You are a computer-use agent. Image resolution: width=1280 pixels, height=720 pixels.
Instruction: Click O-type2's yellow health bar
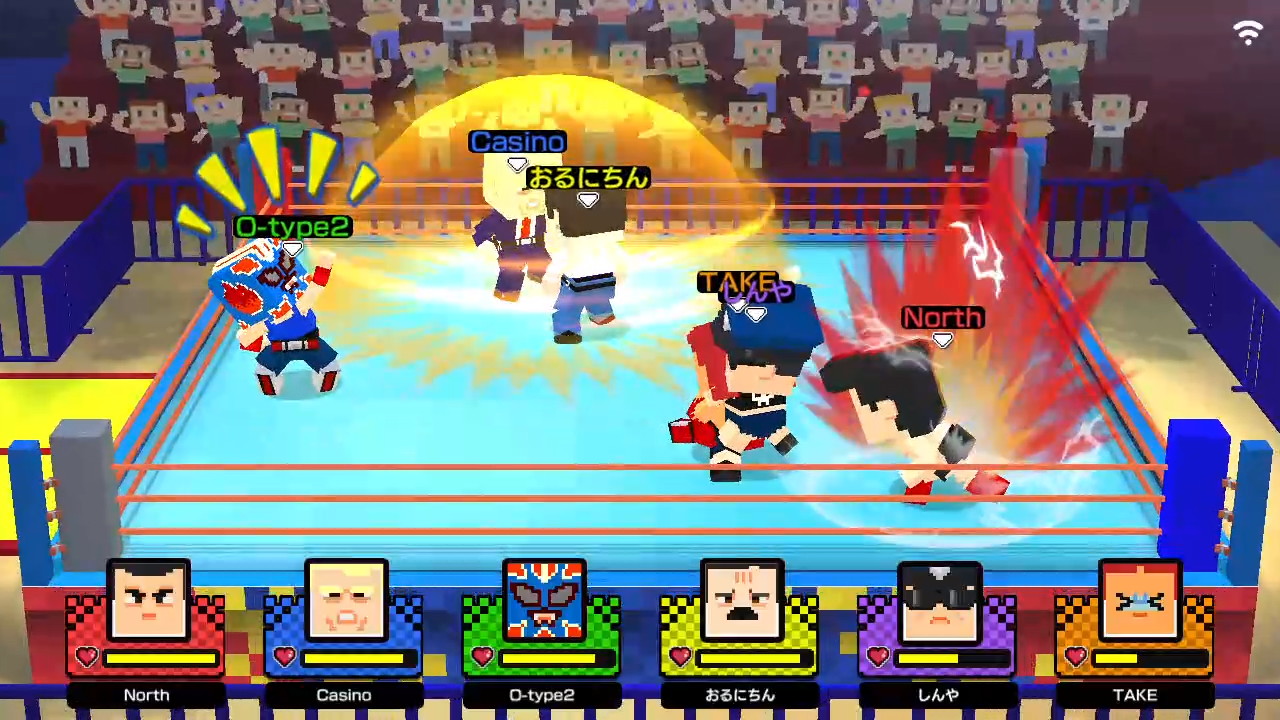(554, 658)
